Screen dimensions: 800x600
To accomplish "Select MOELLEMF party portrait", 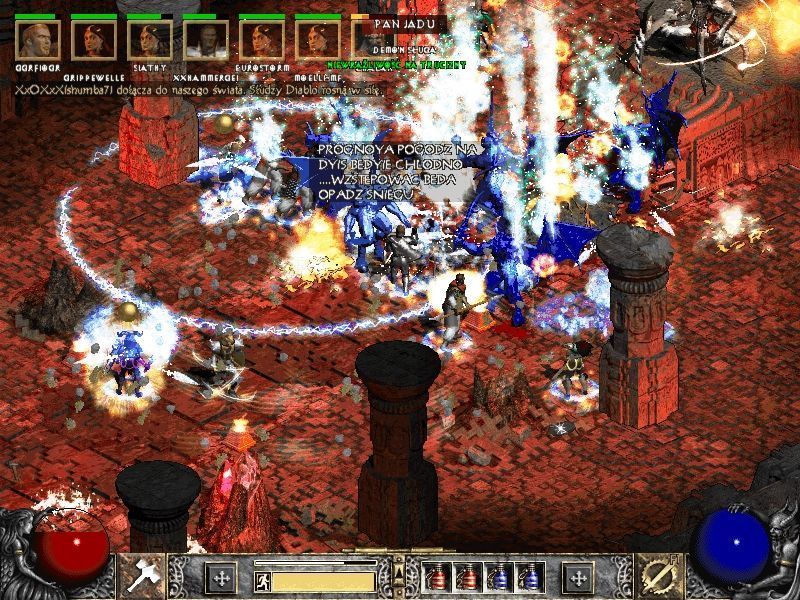I will tap(319, 41).
